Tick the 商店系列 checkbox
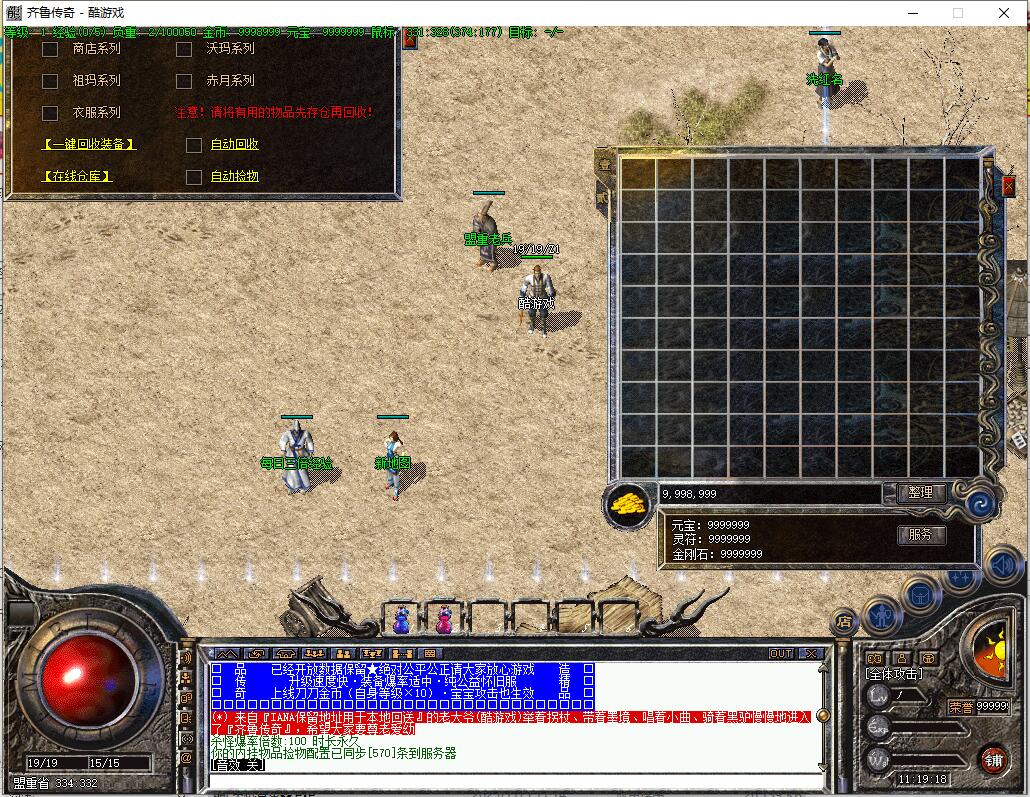1030x797 pixels. tap(50, 49)
